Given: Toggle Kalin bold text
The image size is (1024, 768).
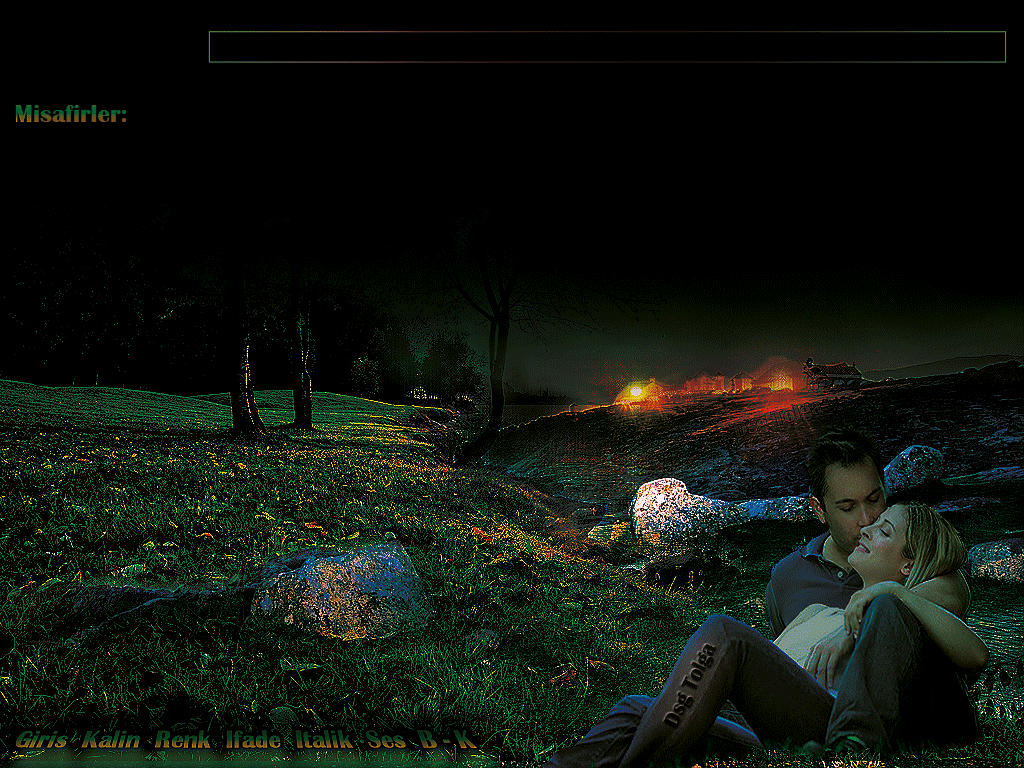Looking at the screenshot, I should [111, 741].
